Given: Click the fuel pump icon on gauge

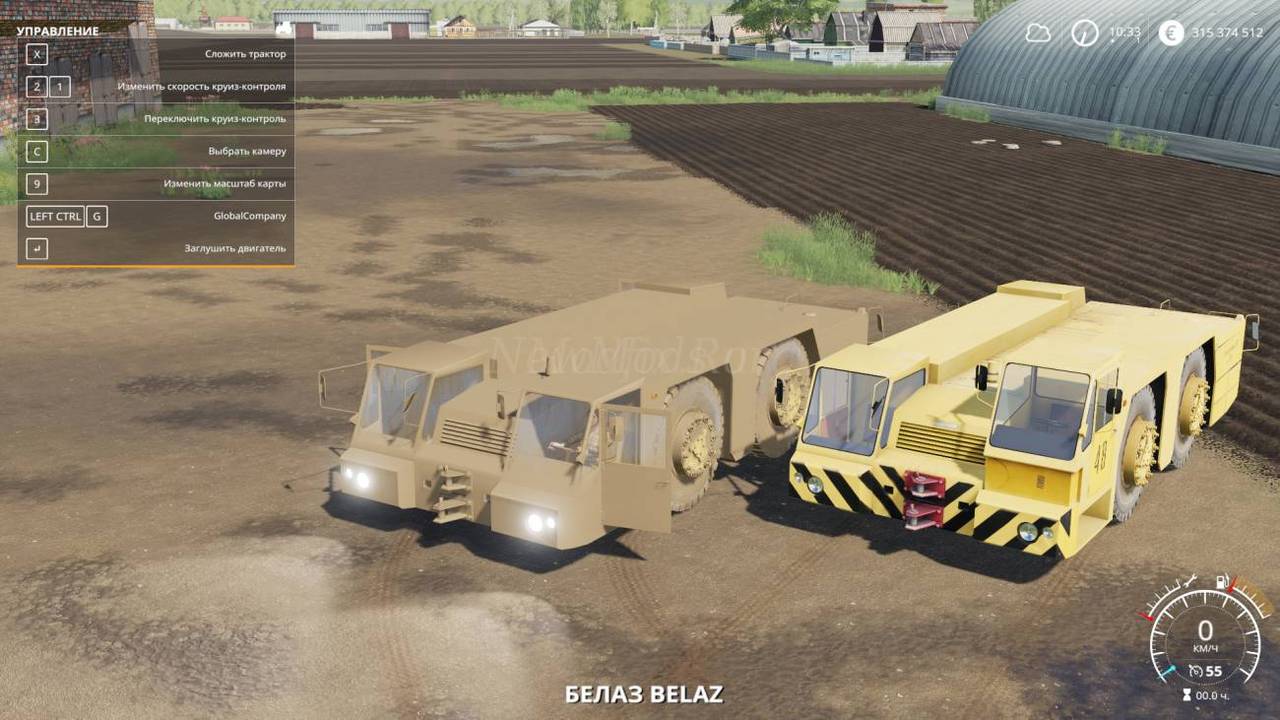Looking at the screenshot, I should 1221,582.
